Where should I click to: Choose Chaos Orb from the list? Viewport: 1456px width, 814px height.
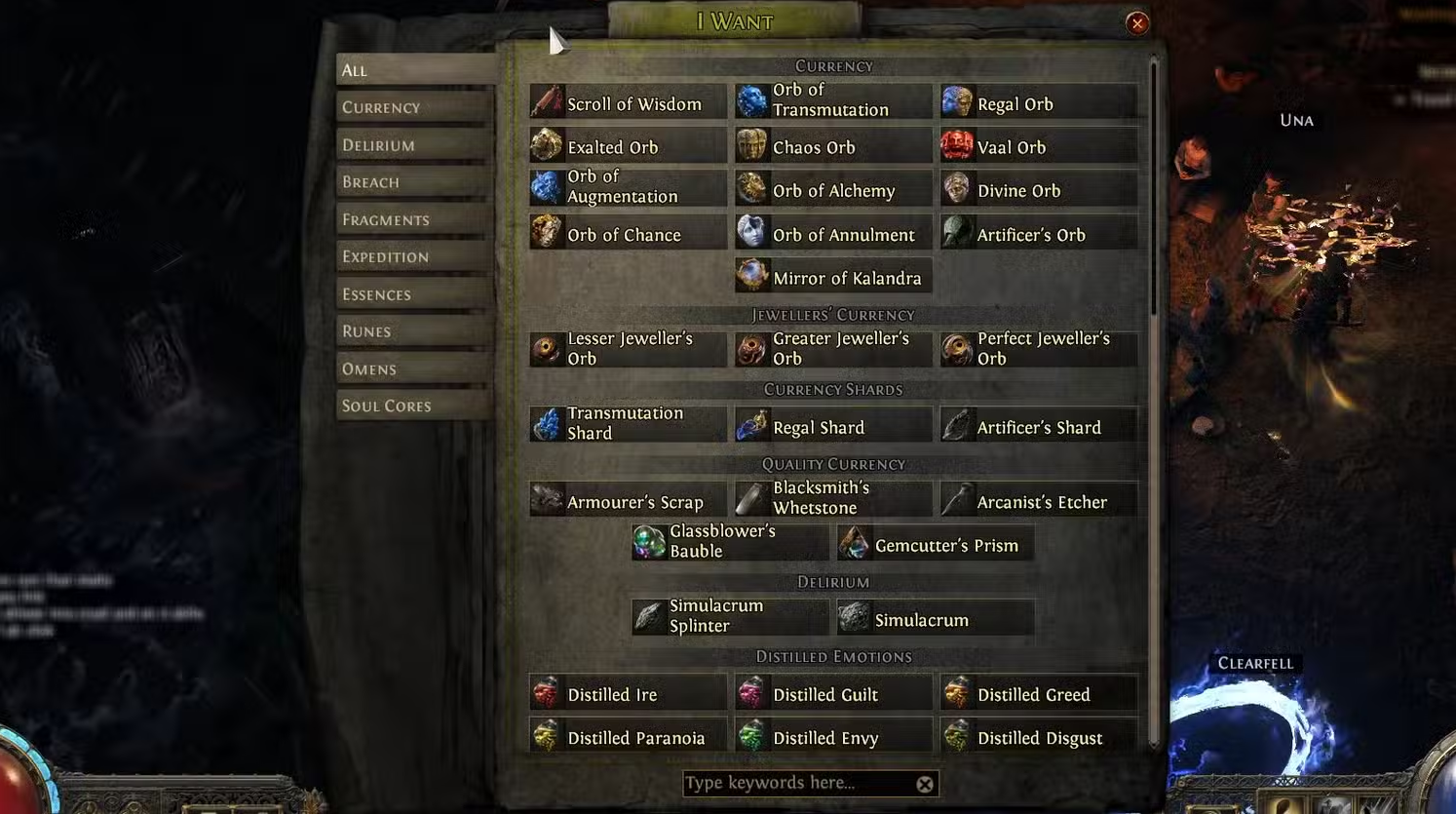pyautogui.click(x=832, y=147)
